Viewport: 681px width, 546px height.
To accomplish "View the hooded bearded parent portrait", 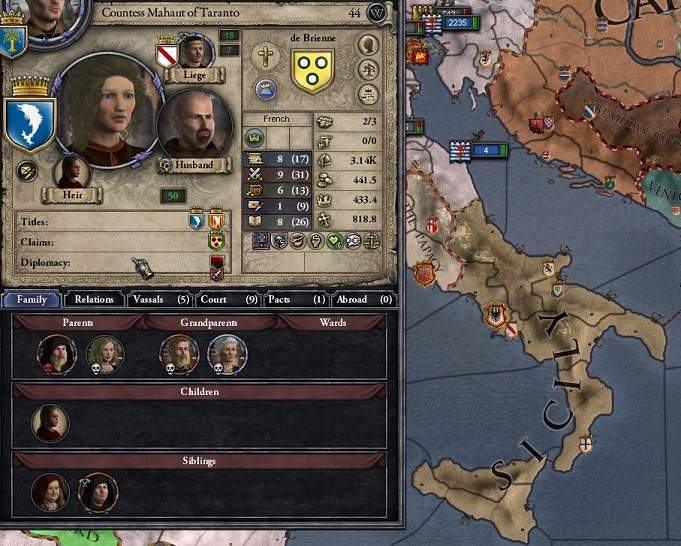I will click(56, 354).
